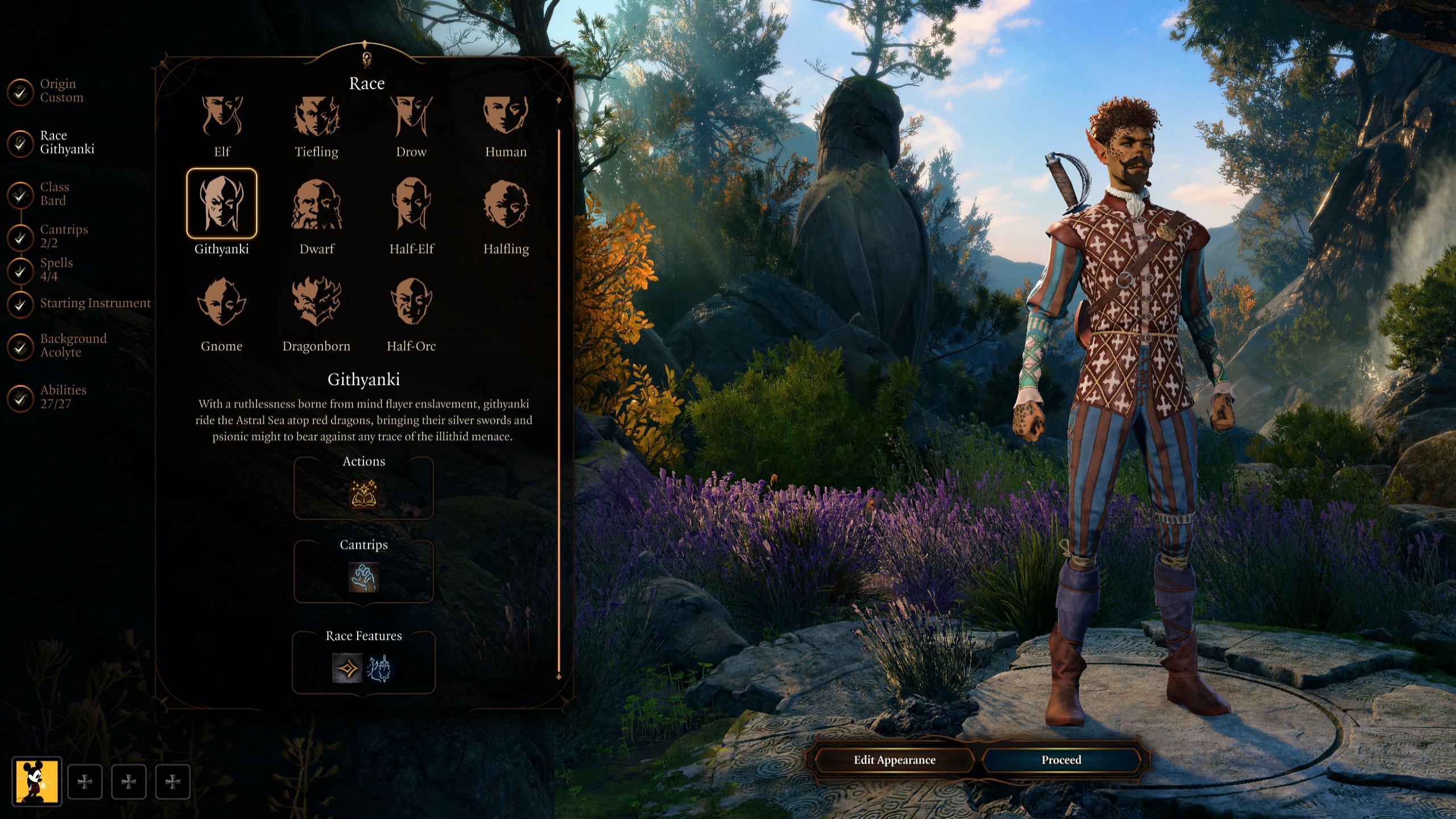This screenshot has width=1456, height=819.
Task: Proceed with character creation
Action: [1061, 760]
